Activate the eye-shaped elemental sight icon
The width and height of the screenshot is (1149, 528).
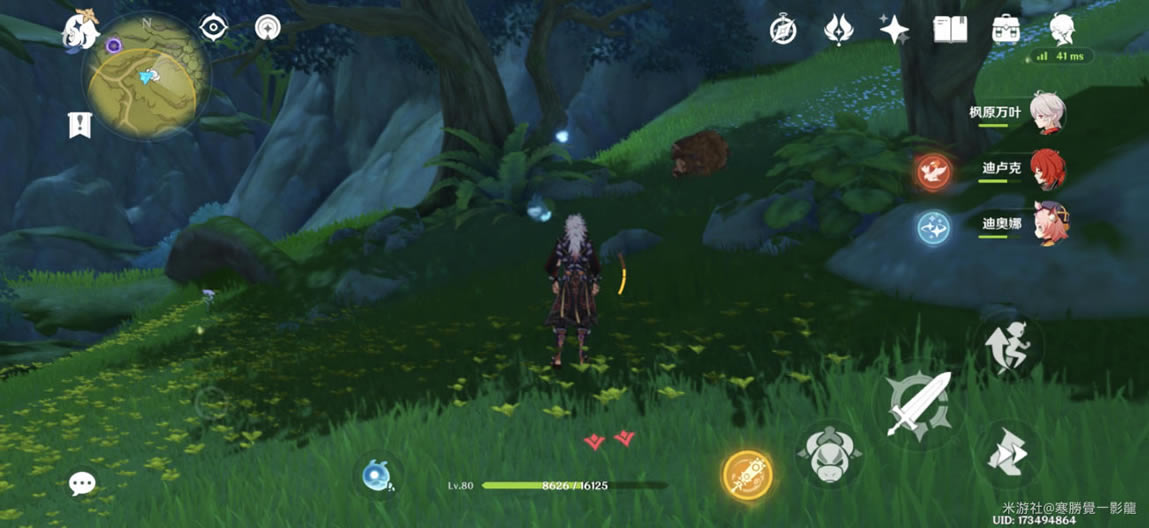pos(212,28)
